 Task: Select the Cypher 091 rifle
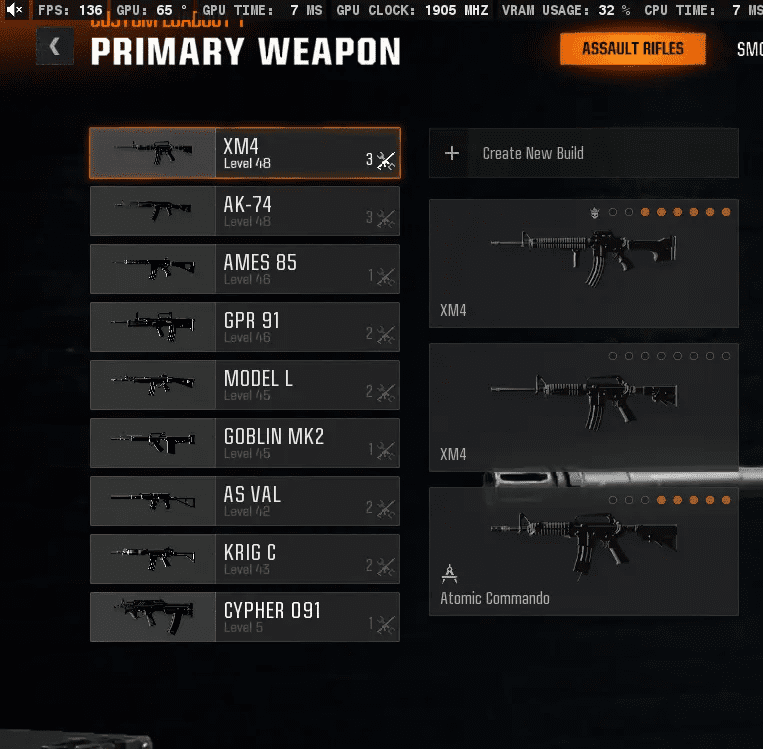[x=244, y=617]
